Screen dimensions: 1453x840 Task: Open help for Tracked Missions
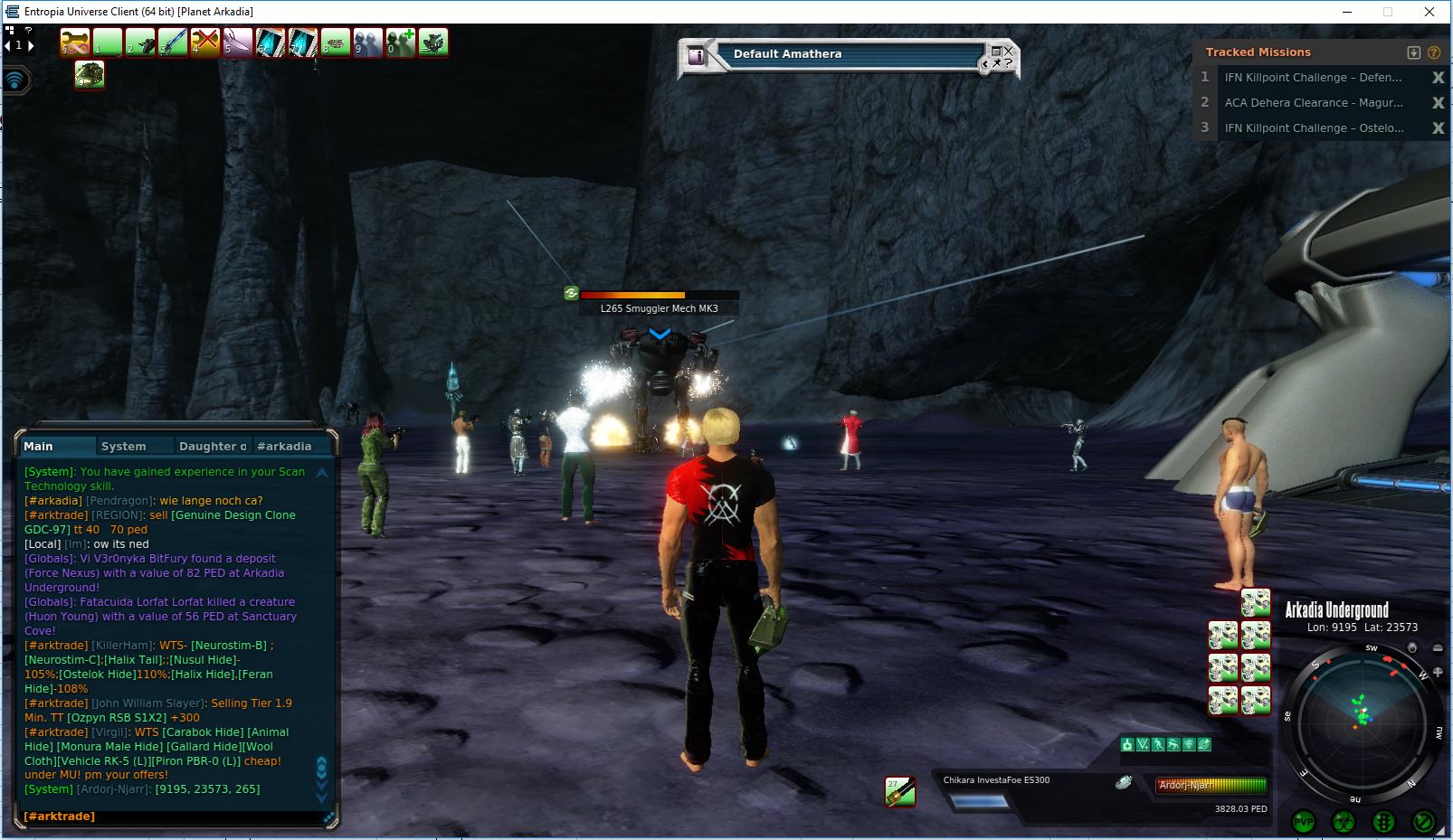(1434, 52)
